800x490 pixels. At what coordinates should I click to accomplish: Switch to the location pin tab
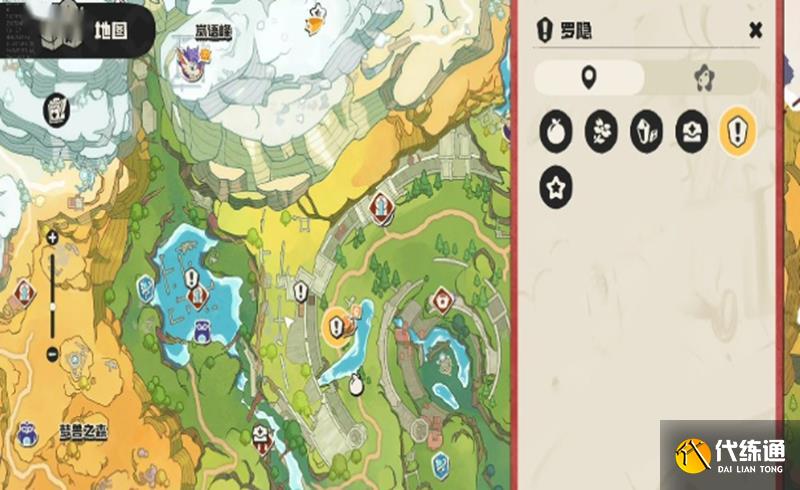point(589,77)
